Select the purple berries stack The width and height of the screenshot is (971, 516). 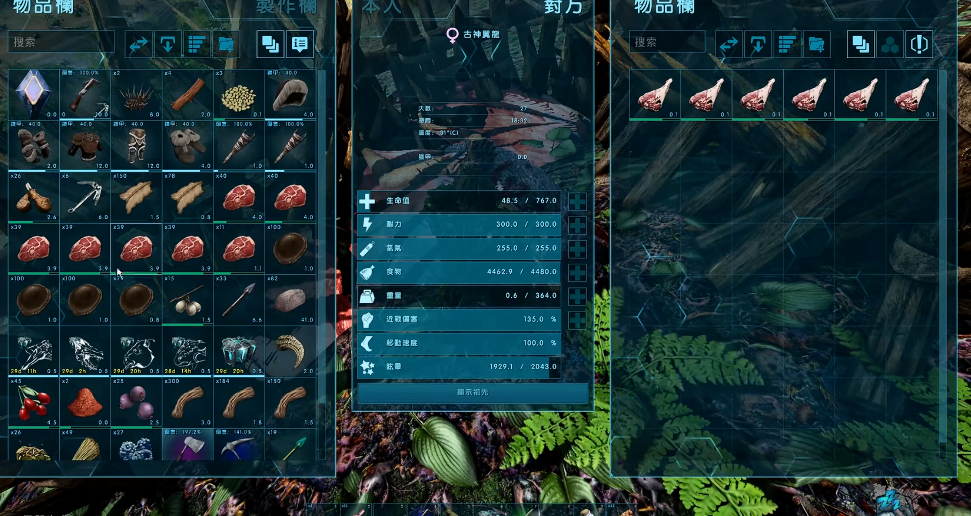(136, 402)
